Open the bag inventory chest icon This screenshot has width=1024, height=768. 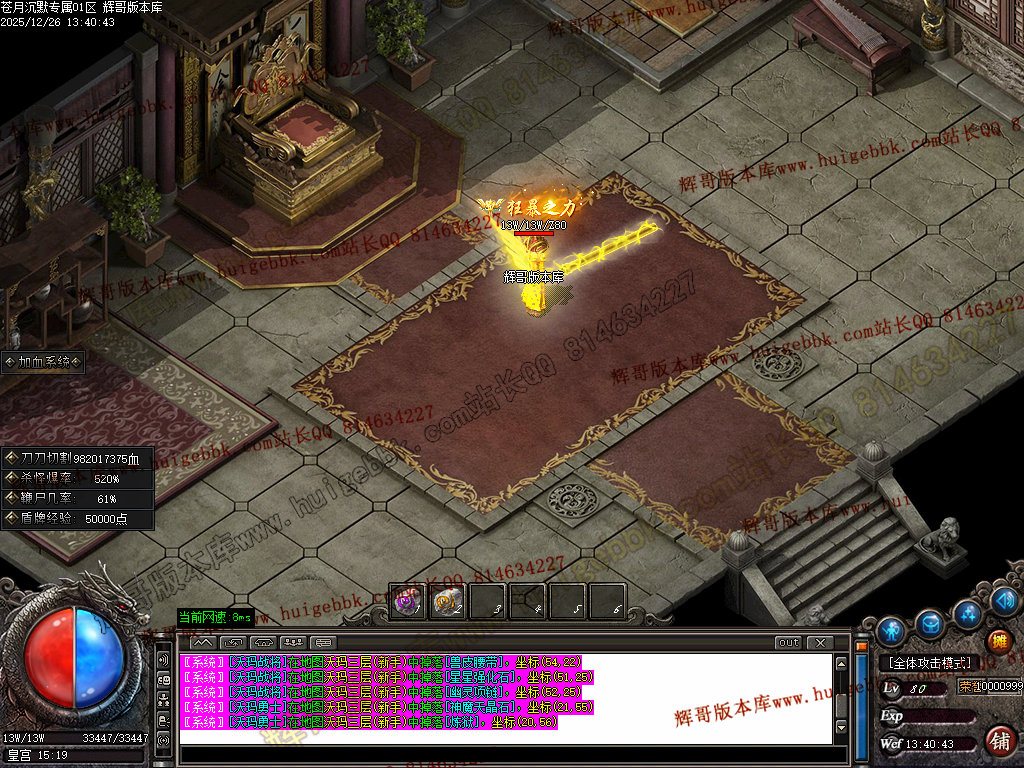coord(930,624)
